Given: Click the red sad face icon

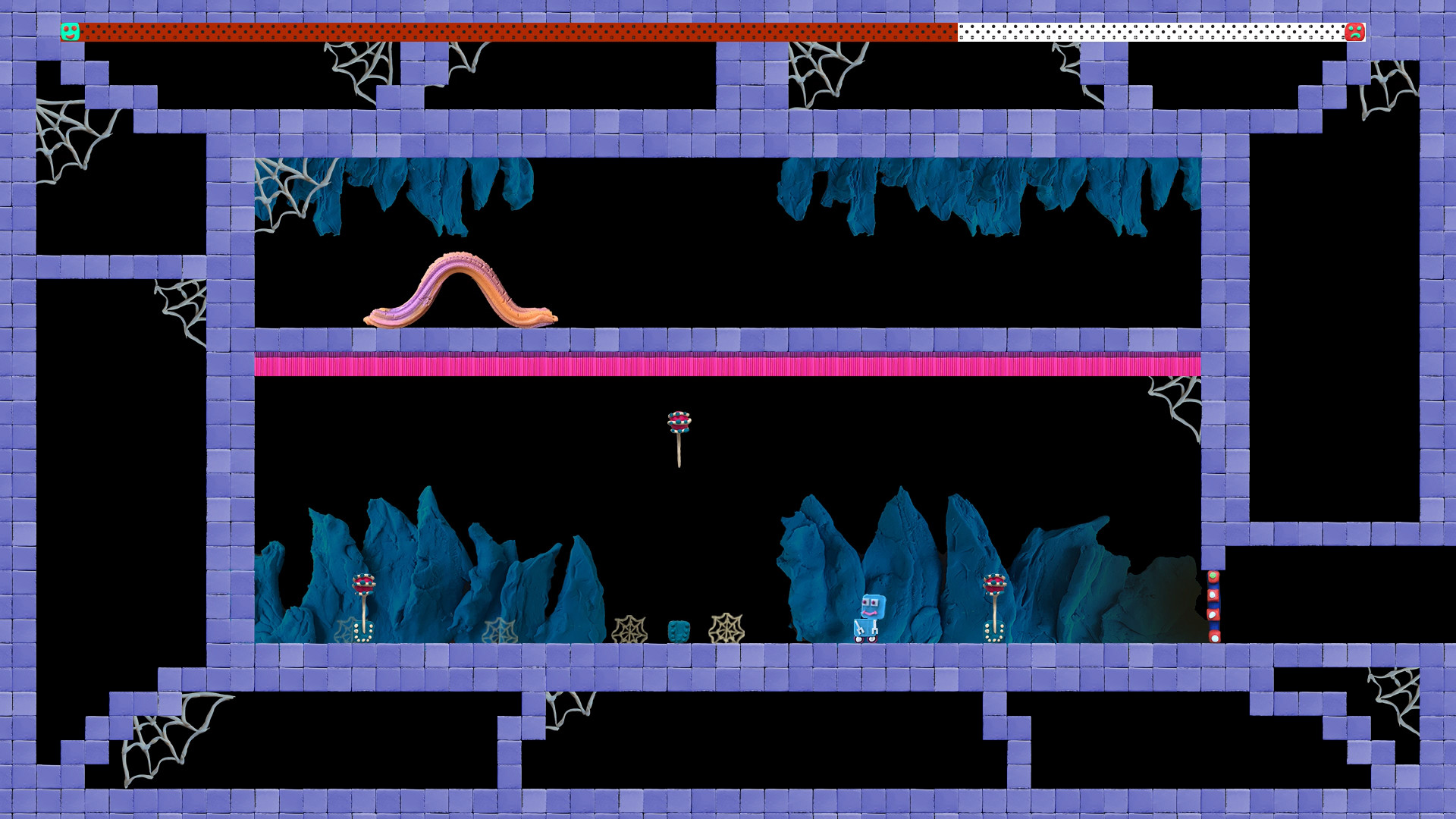Looking at the screenshot, I should pos(1354,31).
